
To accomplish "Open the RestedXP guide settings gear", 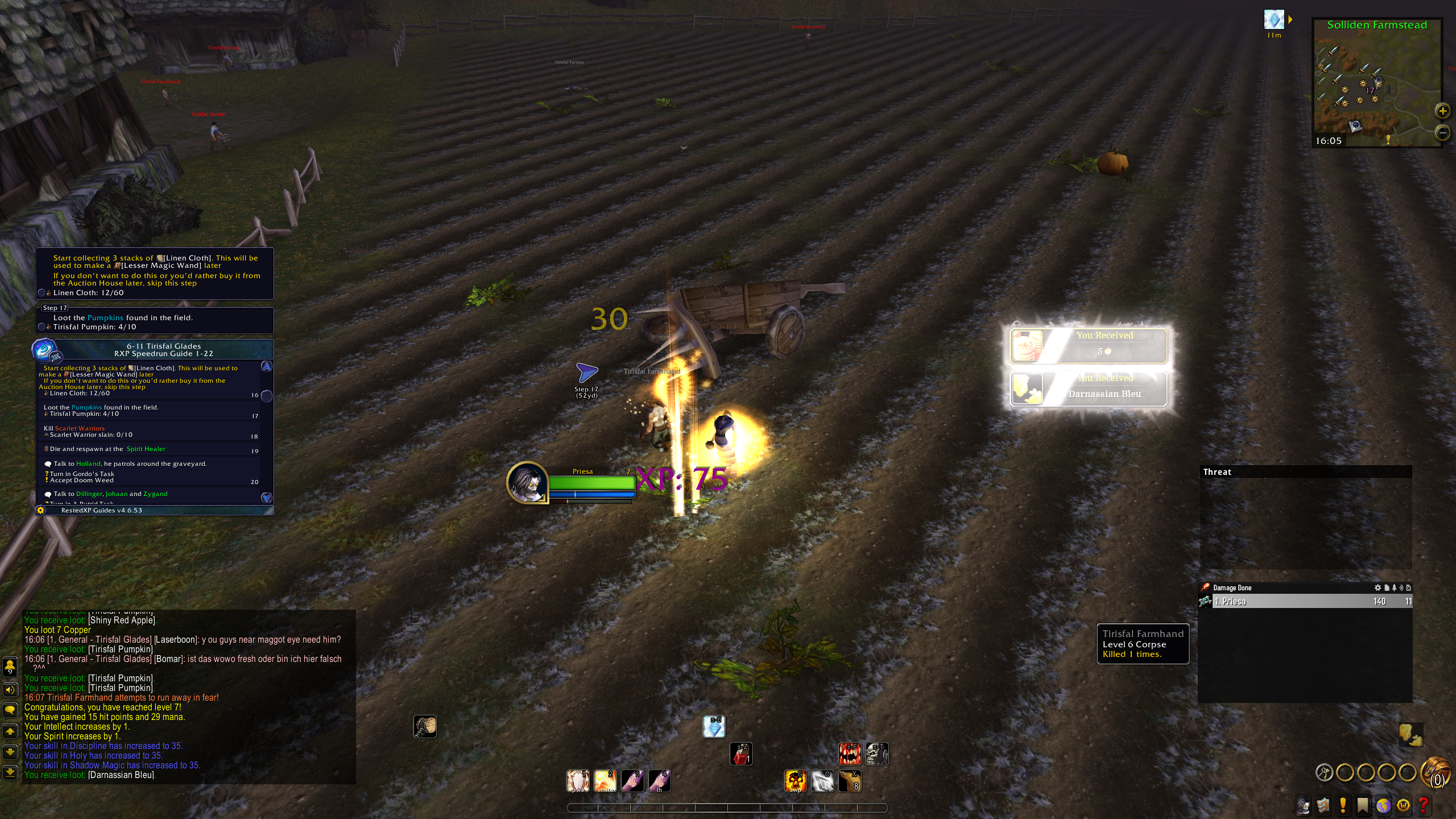I will (x=40, y=510).
